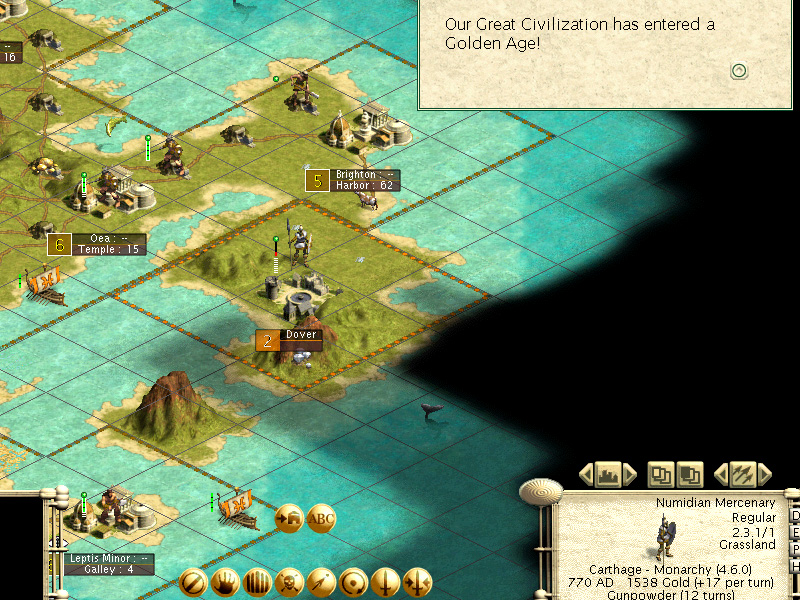The height and width of the screenshot is (600, 800).
Task: Click the left arrow beside skyline icon
Action: [x=587, y=474]
